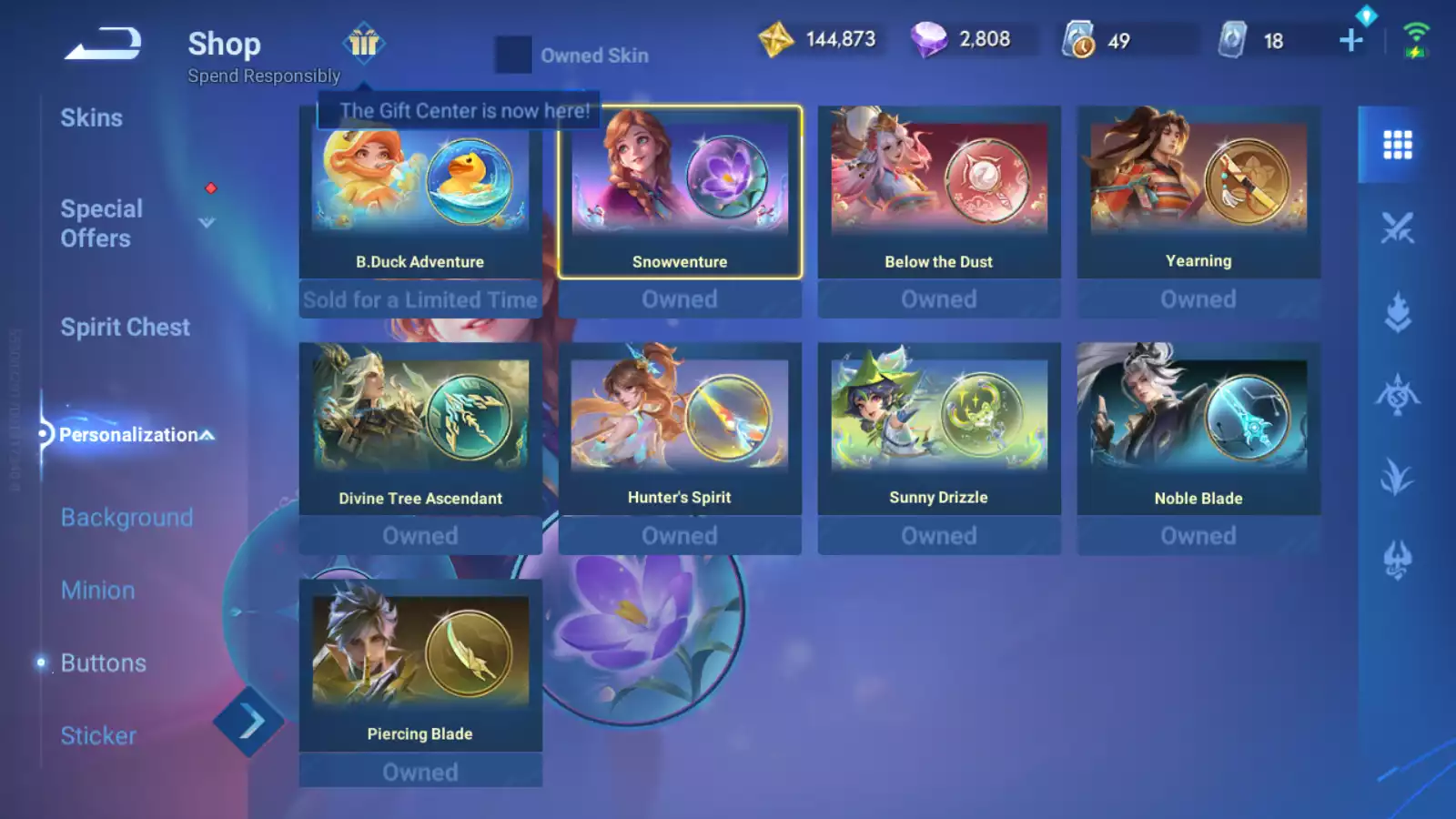Pick the Divine Tree Ascendant card
Viewport: 1456px width, 819px height.
coord(420,430)
